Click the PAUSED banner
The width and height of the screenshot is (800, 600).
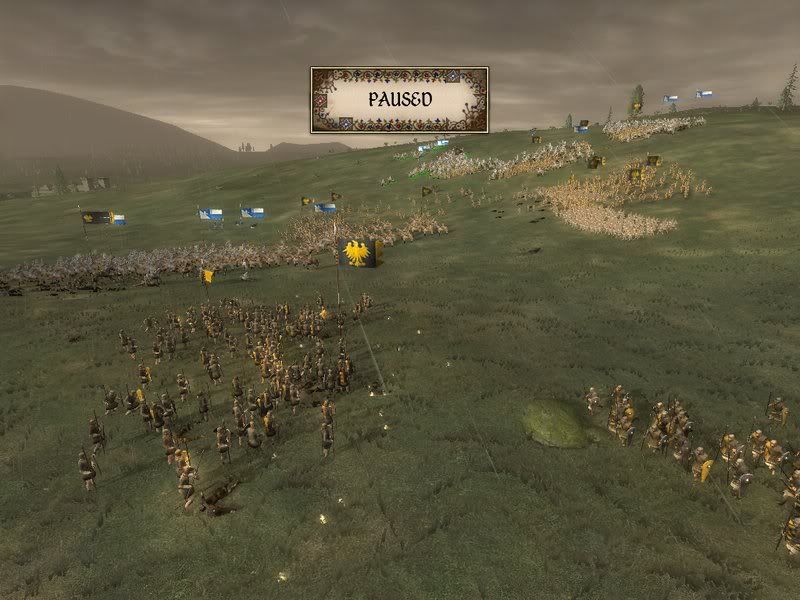399,100
